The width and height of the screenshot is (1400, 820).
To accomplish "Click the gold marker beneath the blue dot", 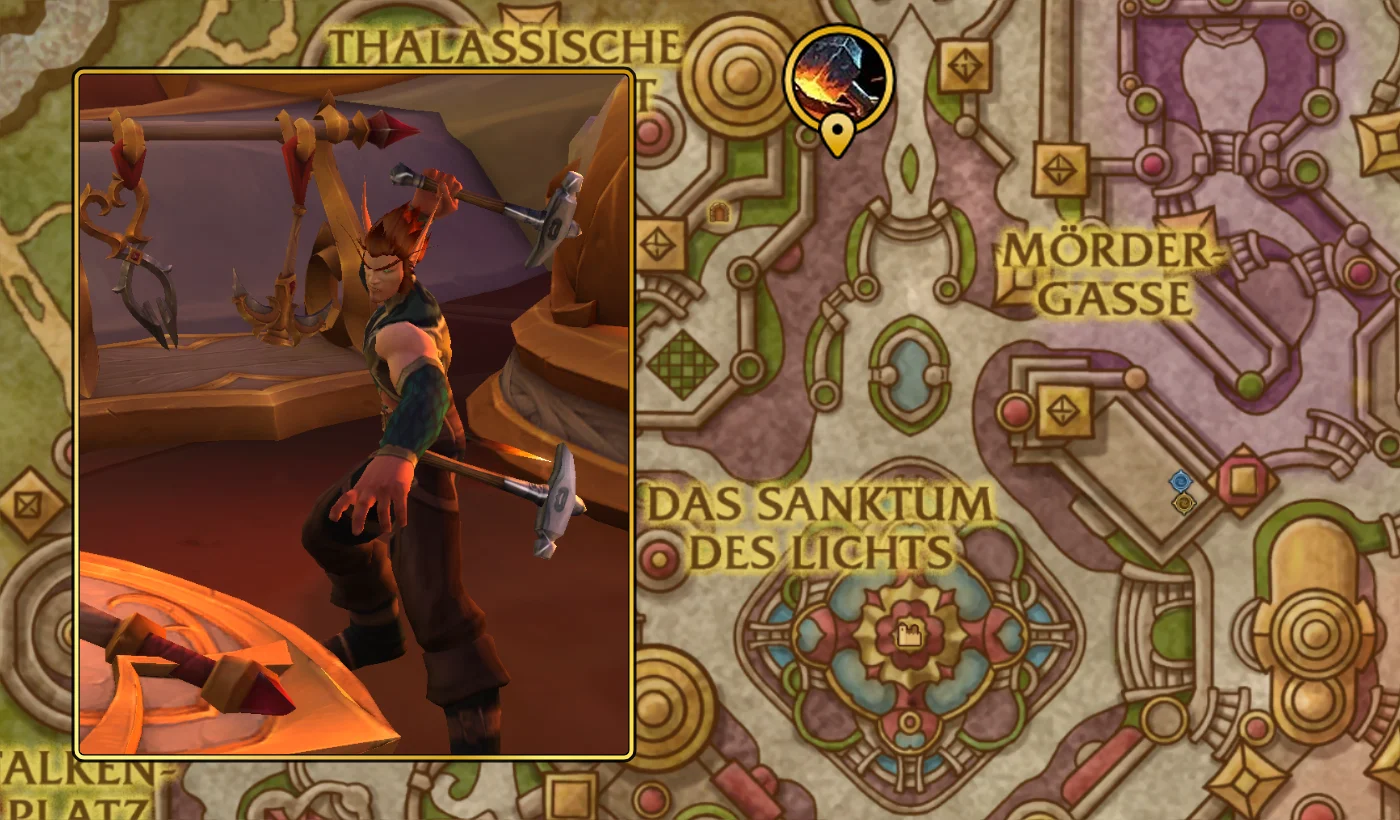I will 1184,502.
